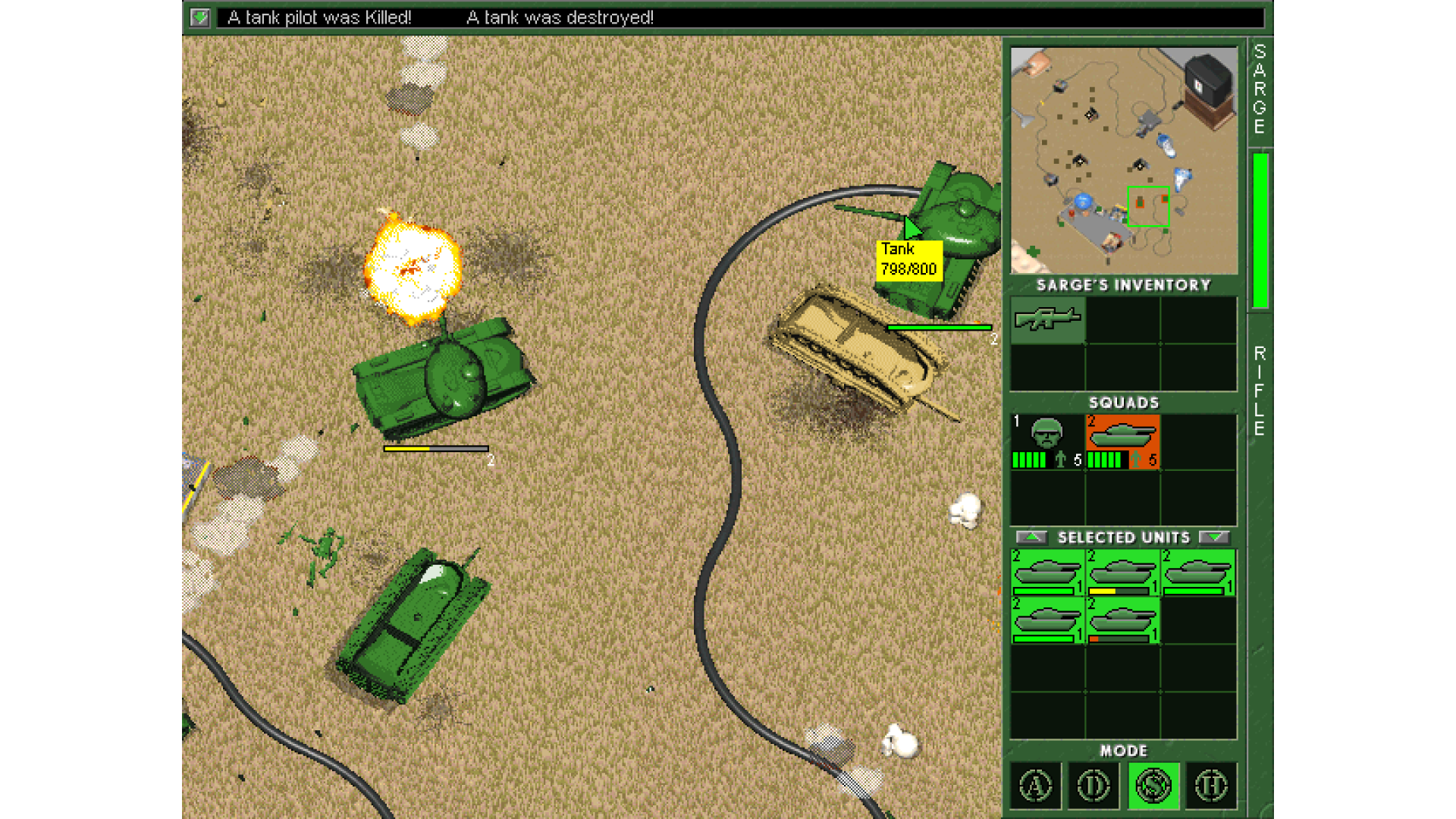Choose the H mode button
This screenshot has height=819, width=1456.
1211,786
